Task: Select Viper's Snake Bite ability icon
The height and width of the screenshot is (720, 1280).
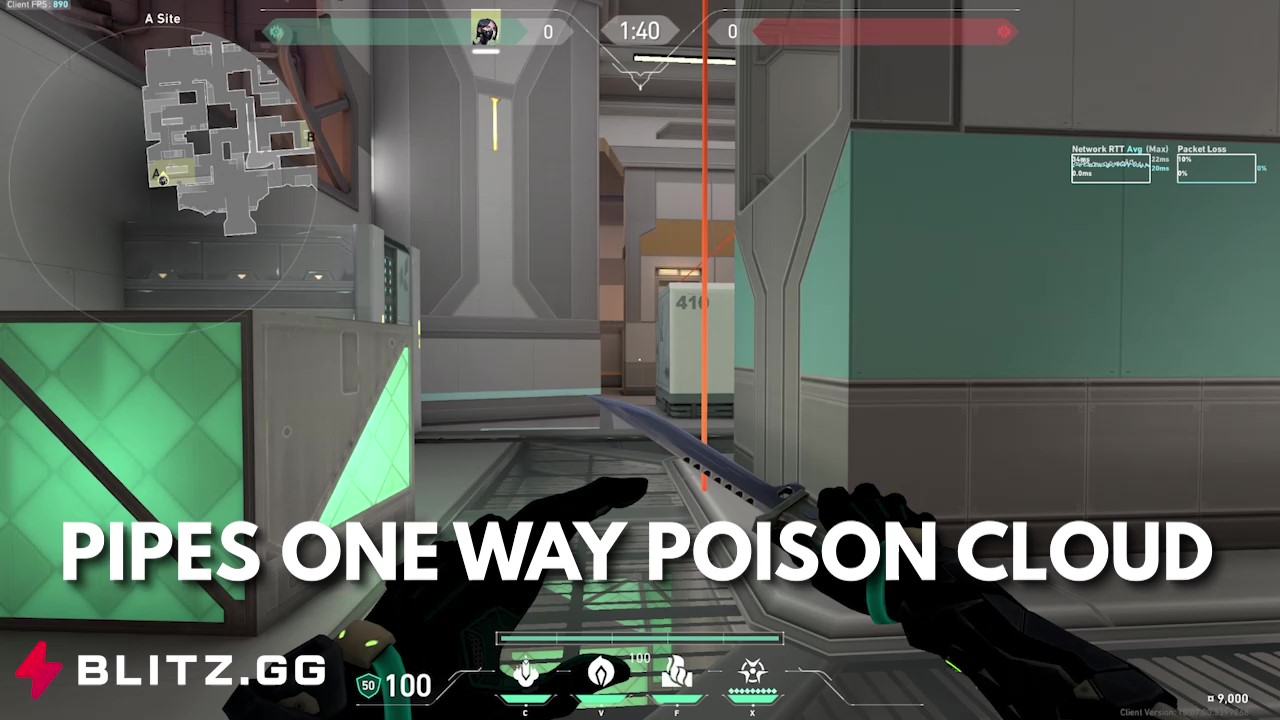Action: pyautogui.click(x=527, y=675)
